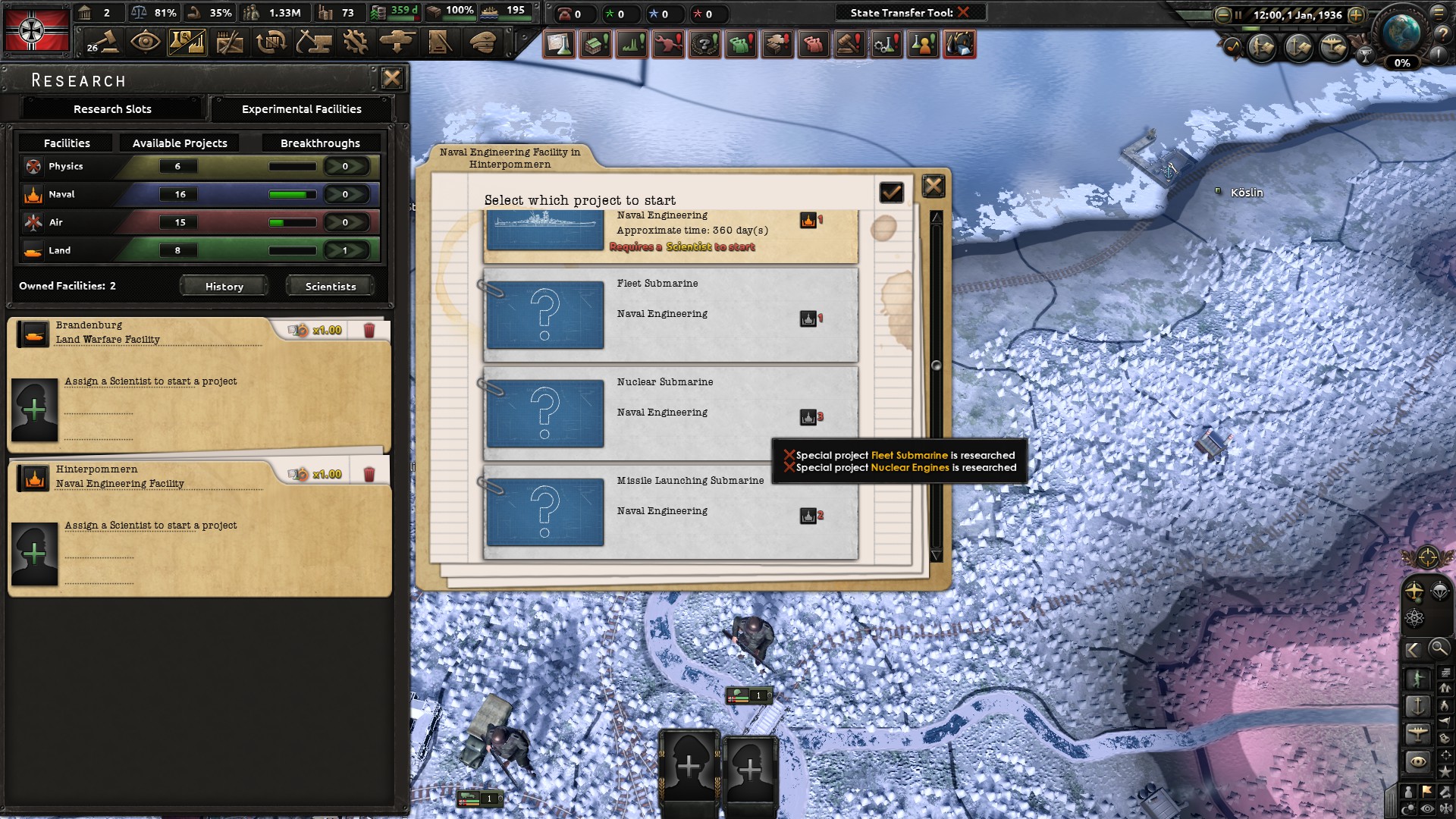Open the Breakthroughs tab

coord(319,143)
